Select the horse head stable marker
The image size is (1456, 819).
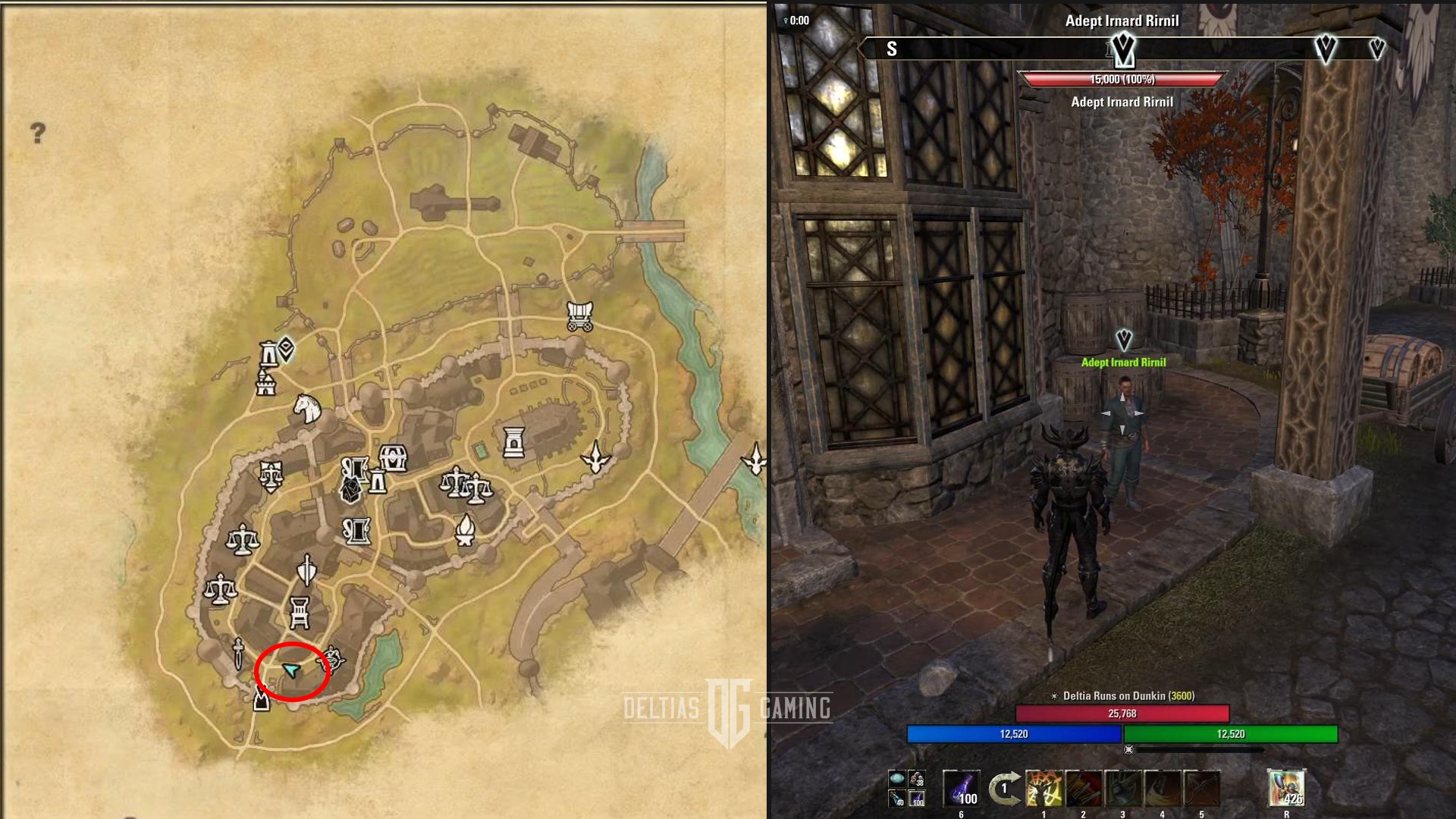[x=306, y=409]
